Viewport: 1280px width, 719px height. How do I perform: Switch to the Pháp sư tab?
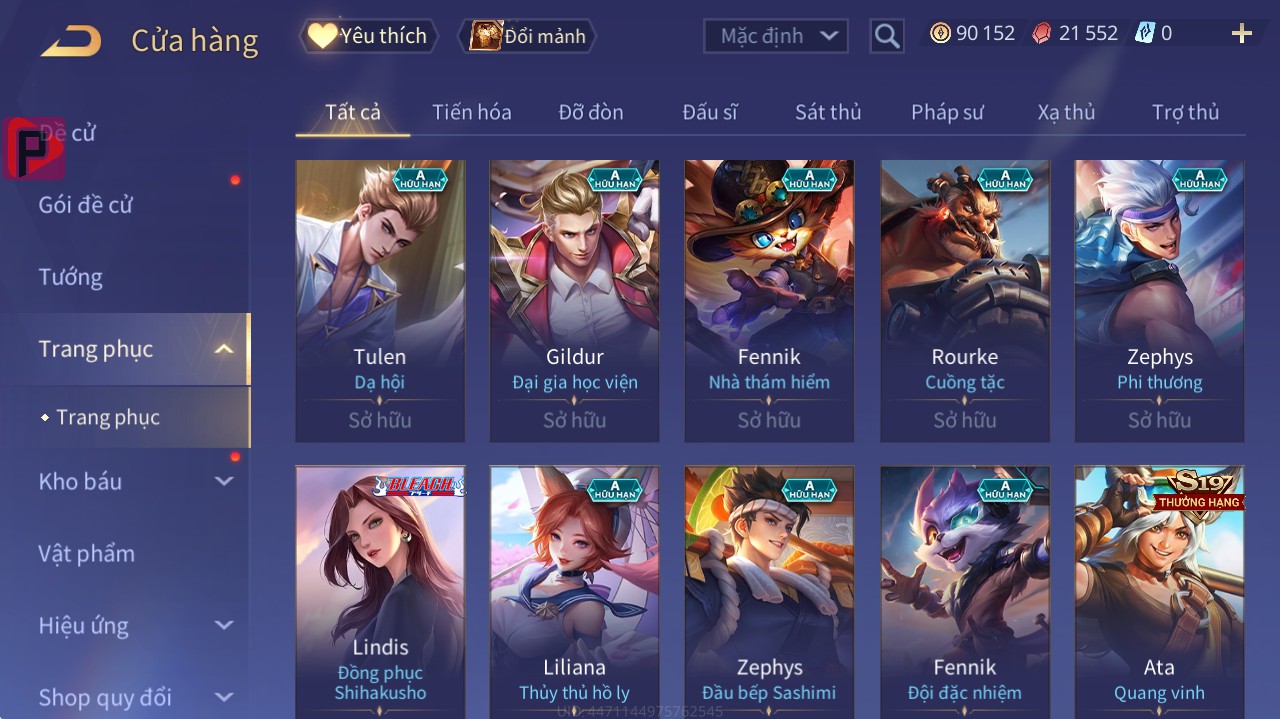coord(947,112)
